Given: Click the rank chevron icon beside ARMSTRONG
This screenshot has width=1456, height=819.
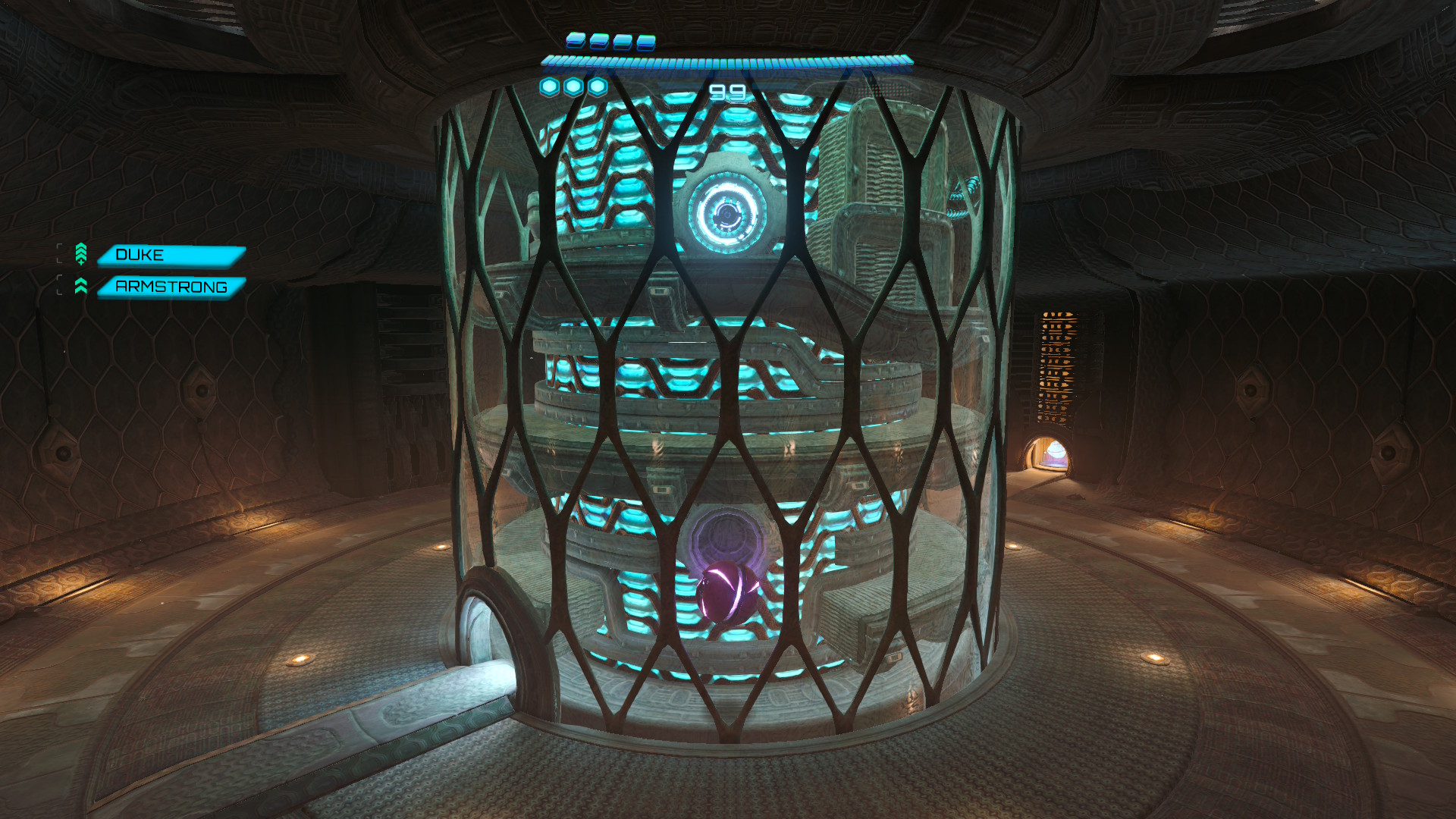Looking at the screenshot, I should click(x=81, y=286).
